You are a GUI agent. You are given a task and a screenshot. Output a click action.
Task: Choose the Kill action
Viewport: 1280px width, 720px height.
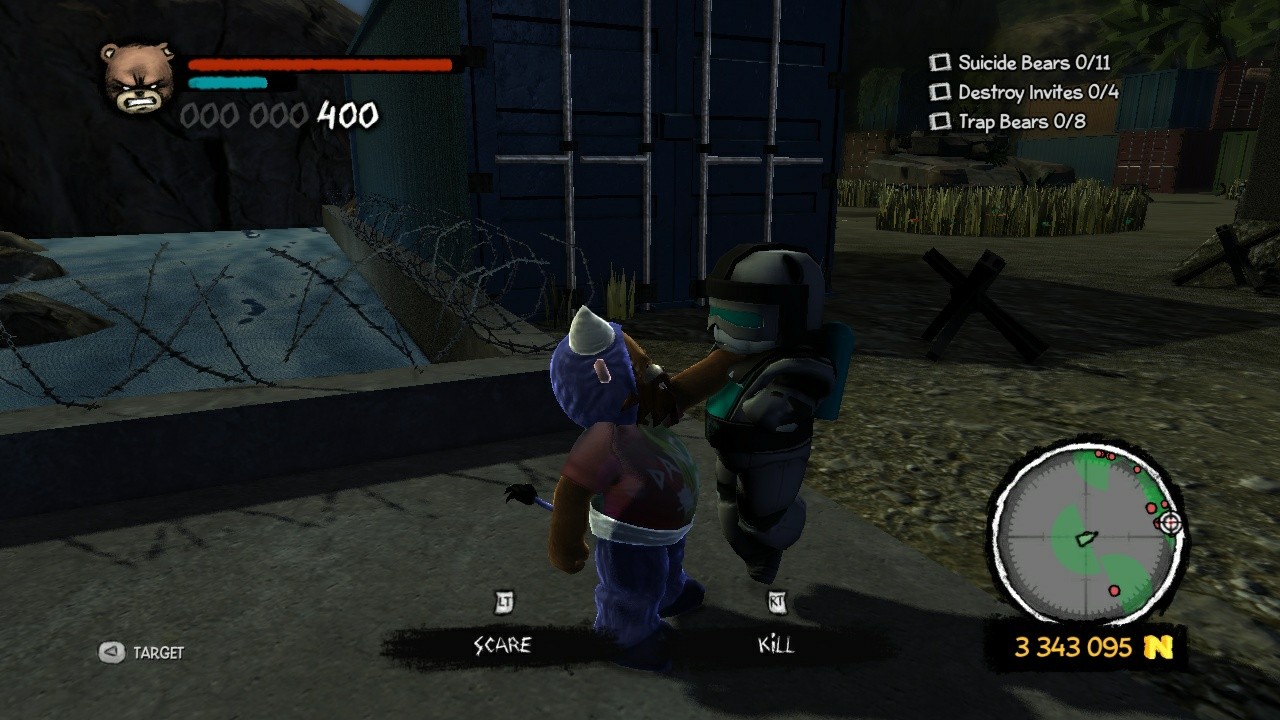tap(776, 645)
